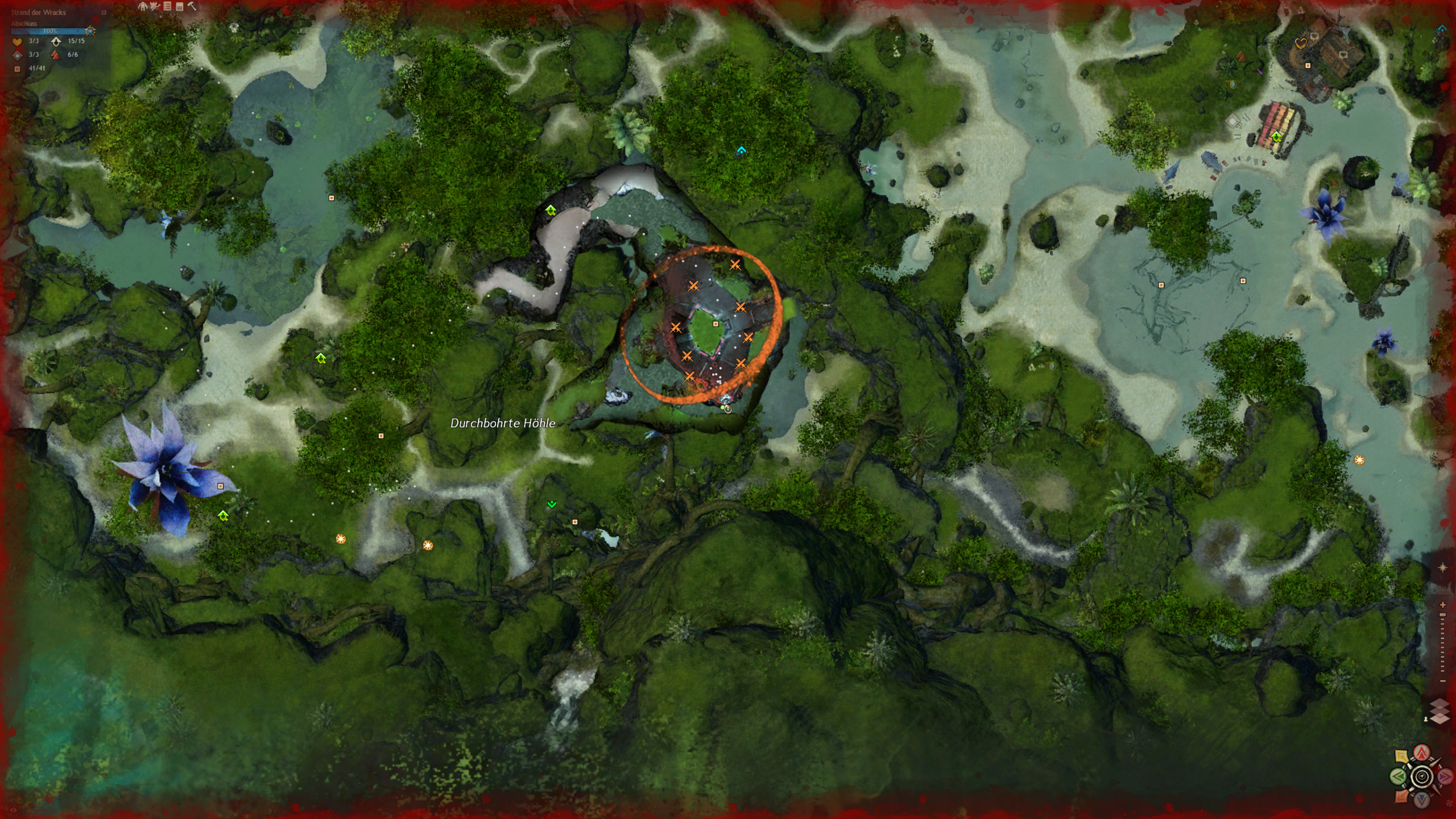Select the purple right-arrow squad marker
1456x819 pixels.
coord(1445,776)
